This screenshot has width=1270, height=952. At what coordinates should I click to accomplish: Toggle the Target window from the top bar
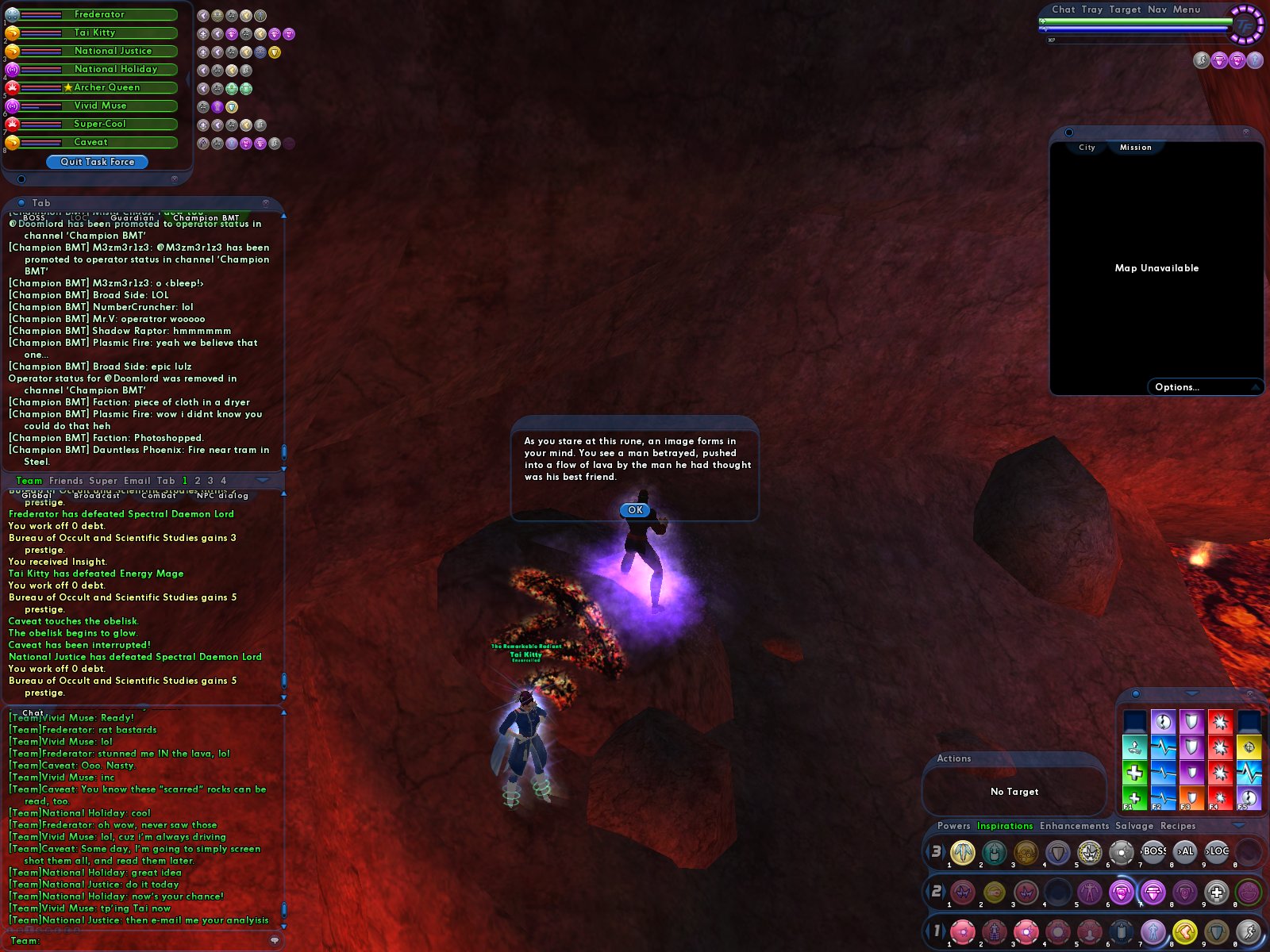click(x=1125, y=10)
